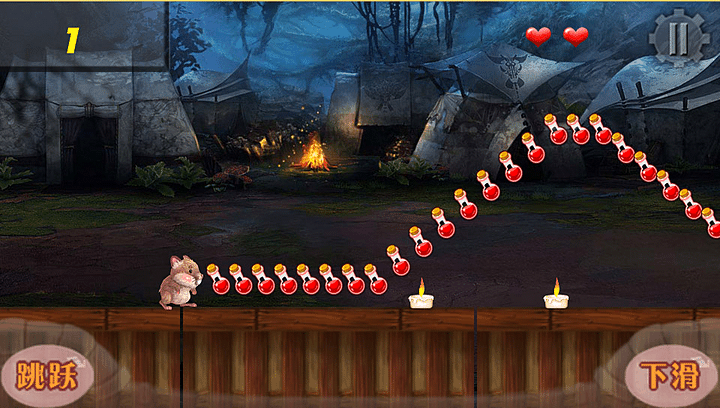720x408 pixels.
Task: Pause the game with the gear button
Action: (x=678, y=39)
